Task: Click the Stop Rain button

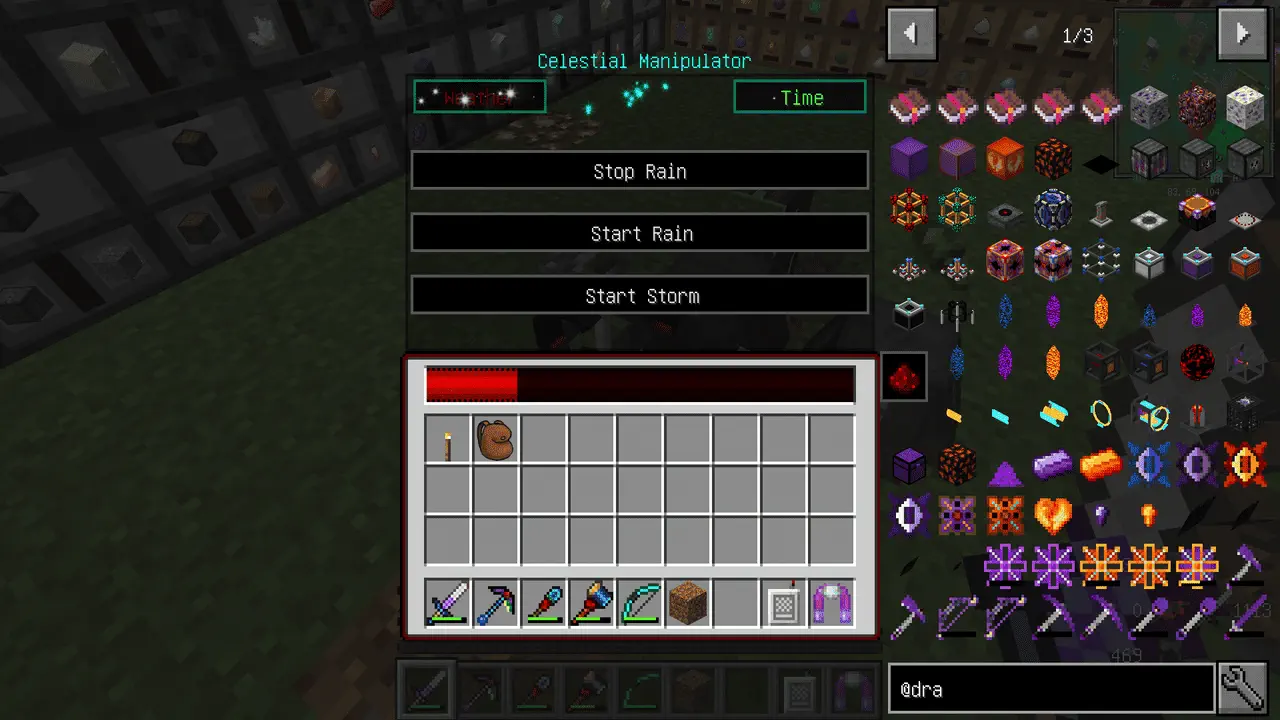Action: [x=639, y=171]
